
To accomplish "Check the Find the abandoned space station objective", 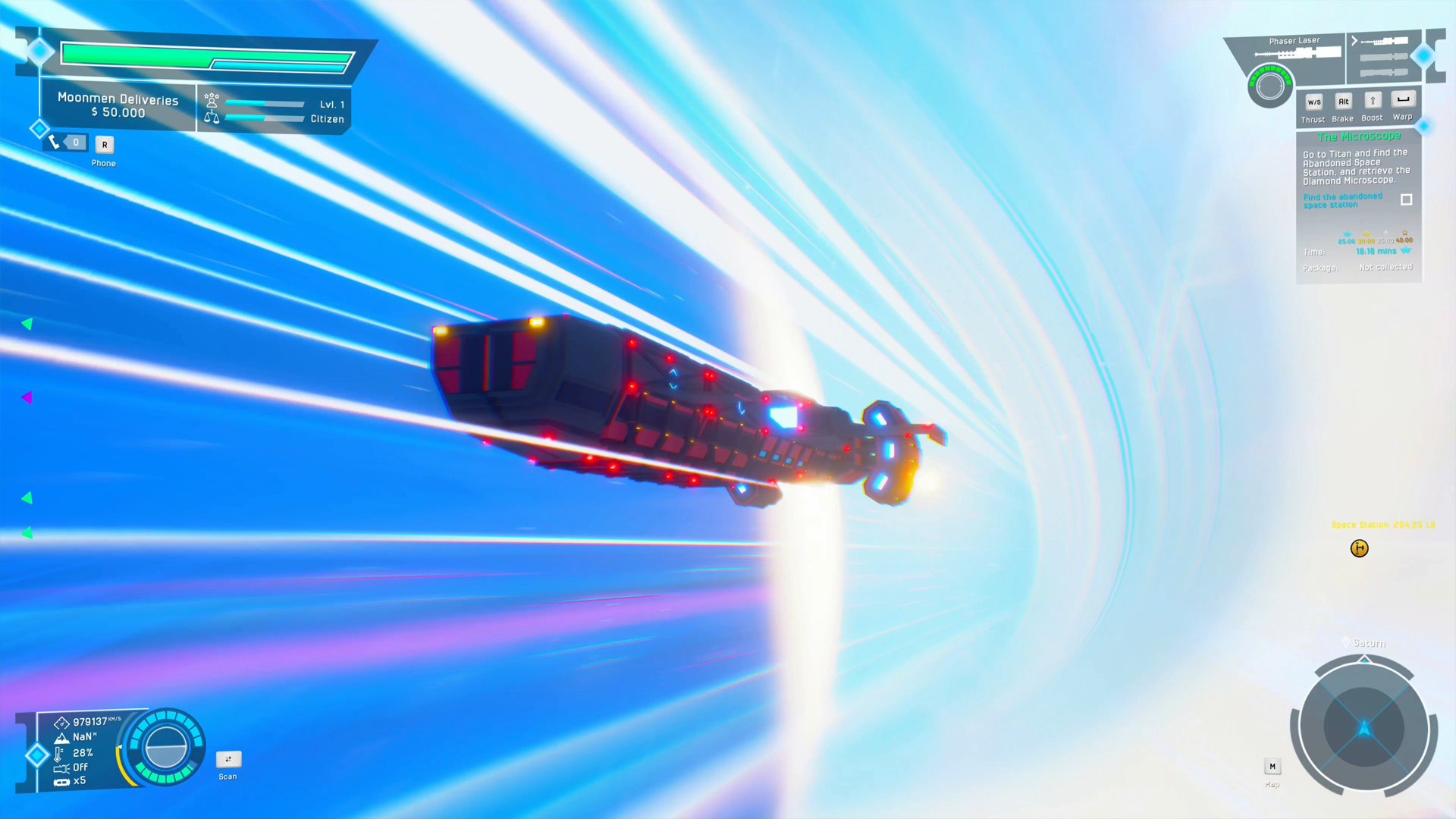I will pyautogui.click(x=1407, y=199).
